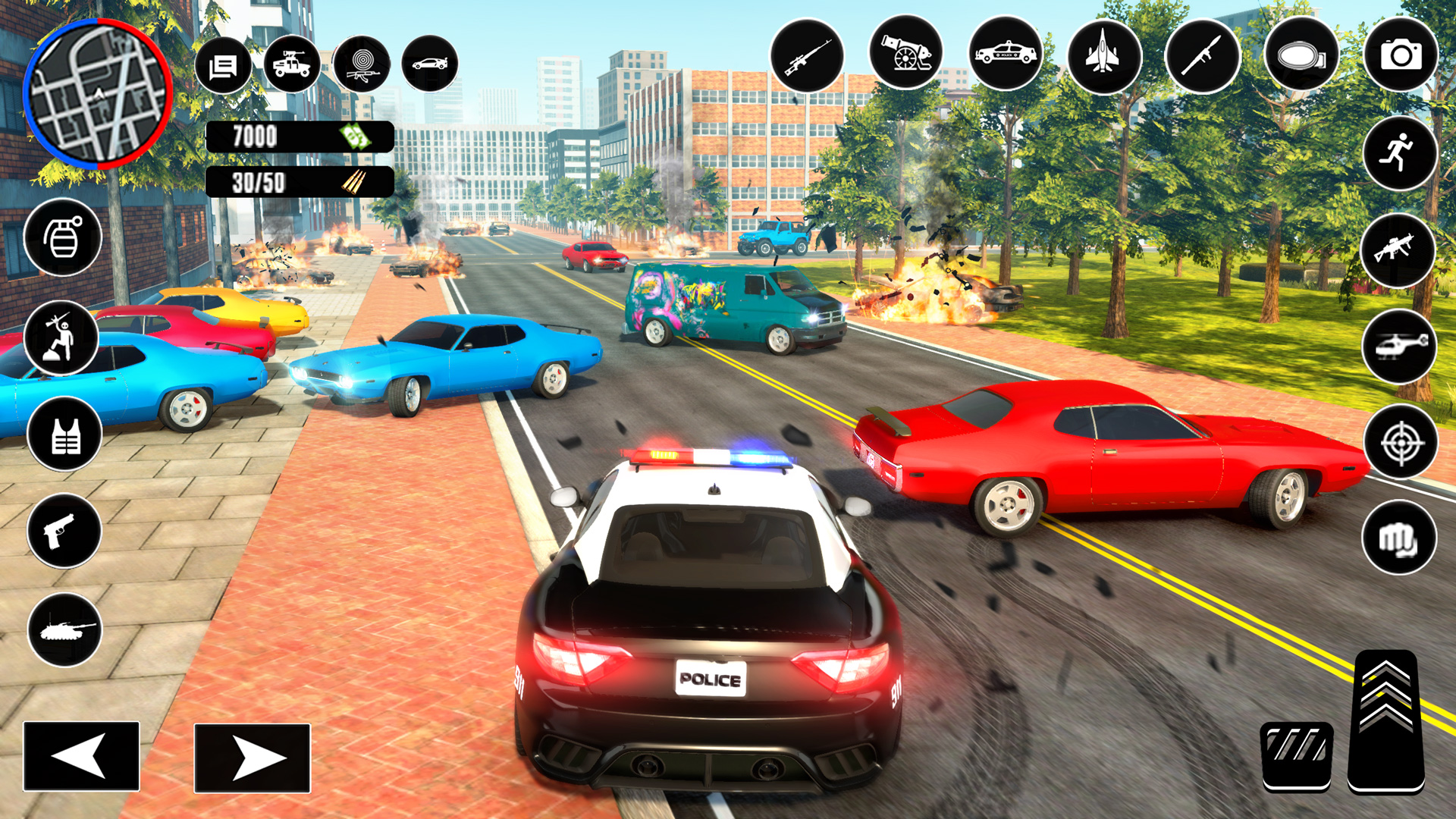Toggle sprint with the running man icon
This screenshot has height=819, width=1456.
coord(1401,154)
